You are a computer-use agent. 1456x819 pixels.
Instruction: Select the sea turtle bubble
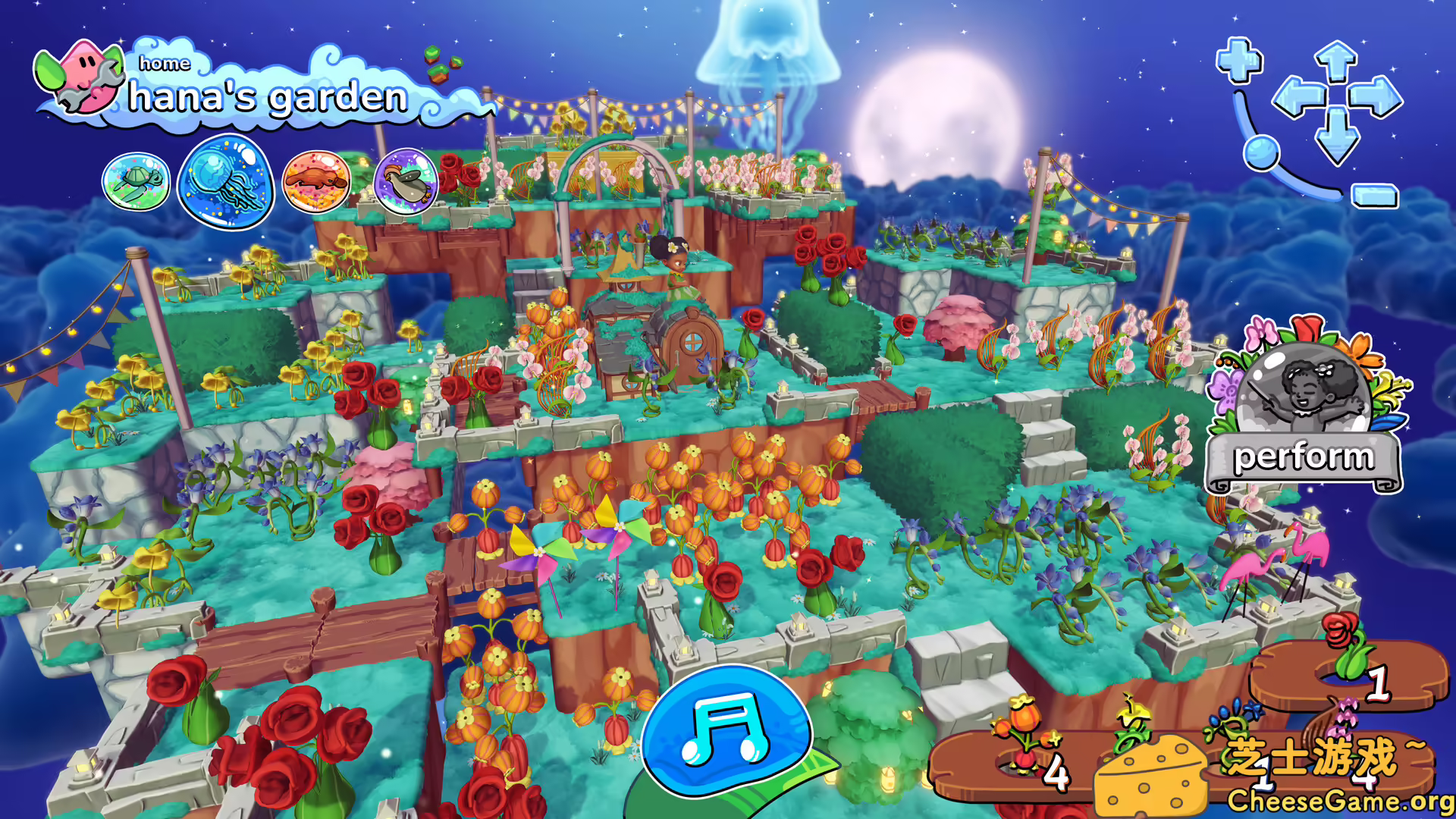coord(136,182)
